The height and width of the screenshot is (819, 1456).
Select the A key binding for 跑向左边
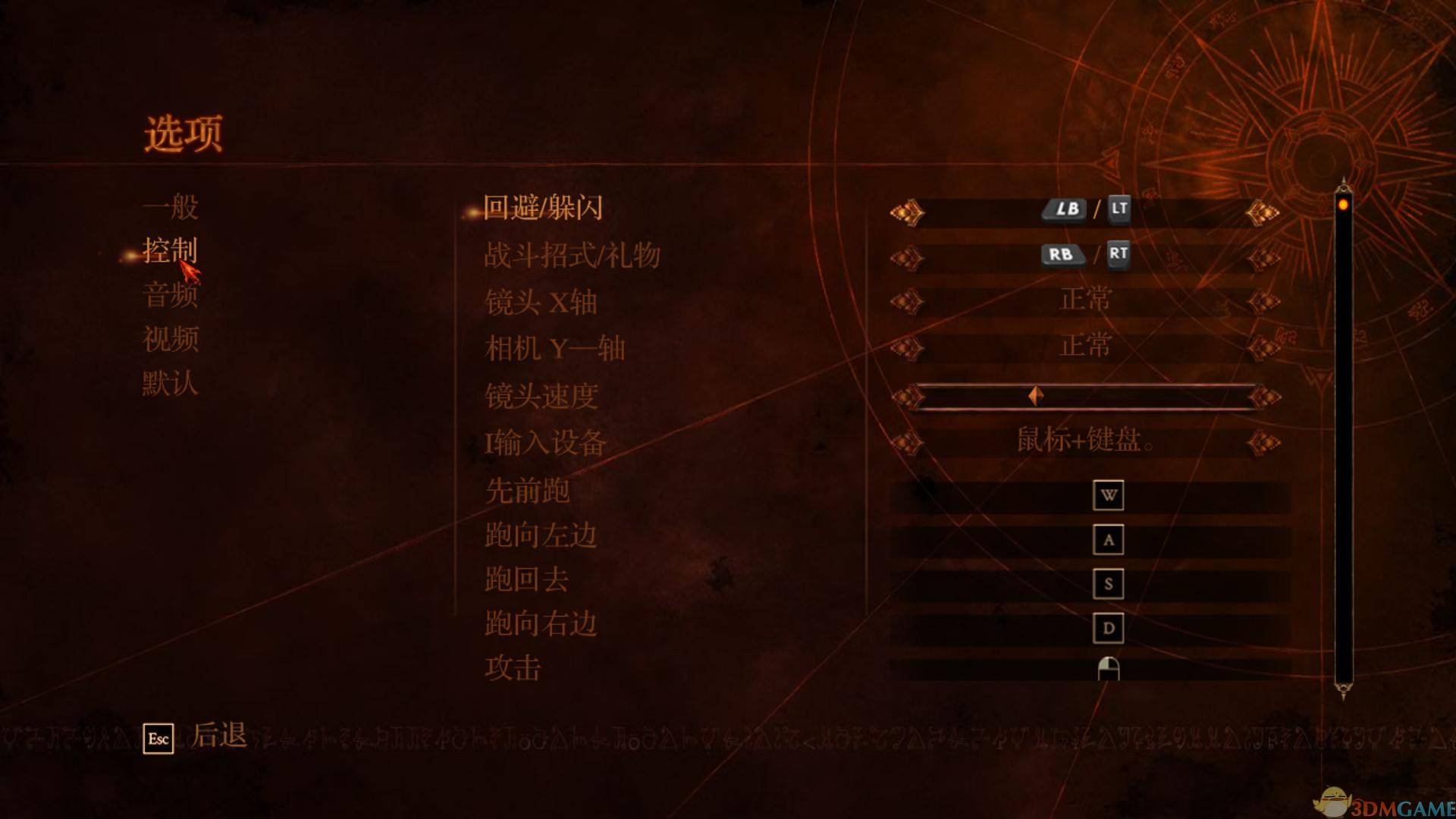pos(1108,541)
